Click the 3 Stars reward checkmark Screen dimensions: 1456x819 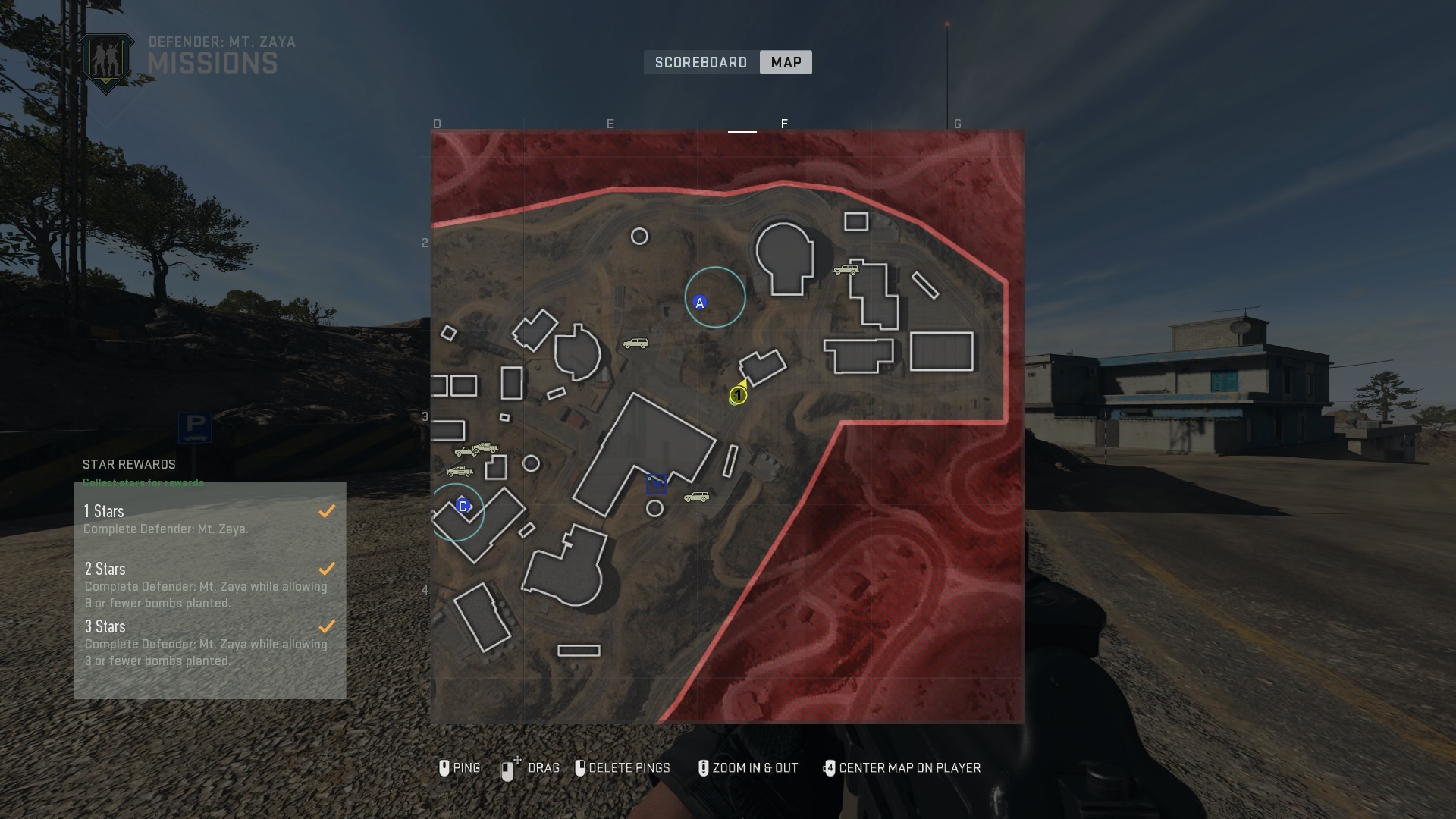click(328, 627)
